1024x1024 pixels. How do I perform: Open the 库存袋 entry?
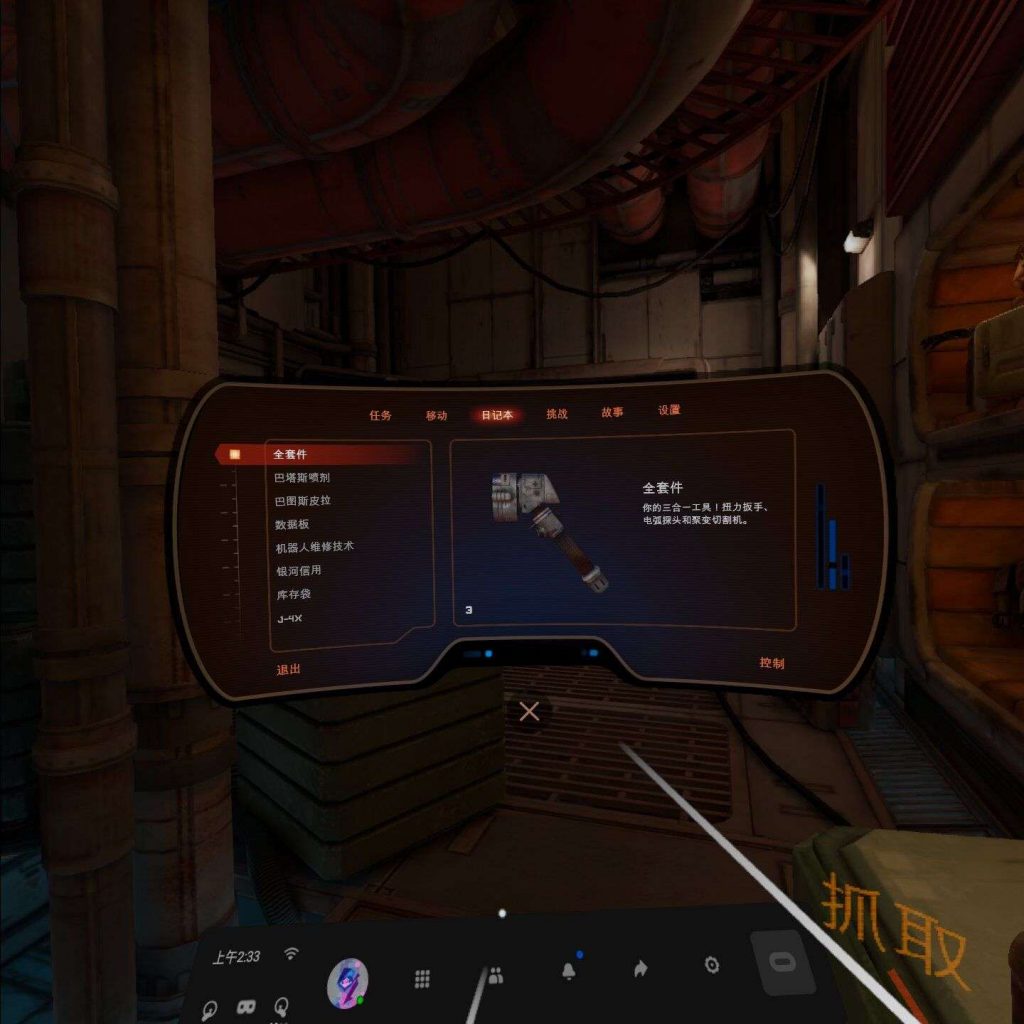292,595
